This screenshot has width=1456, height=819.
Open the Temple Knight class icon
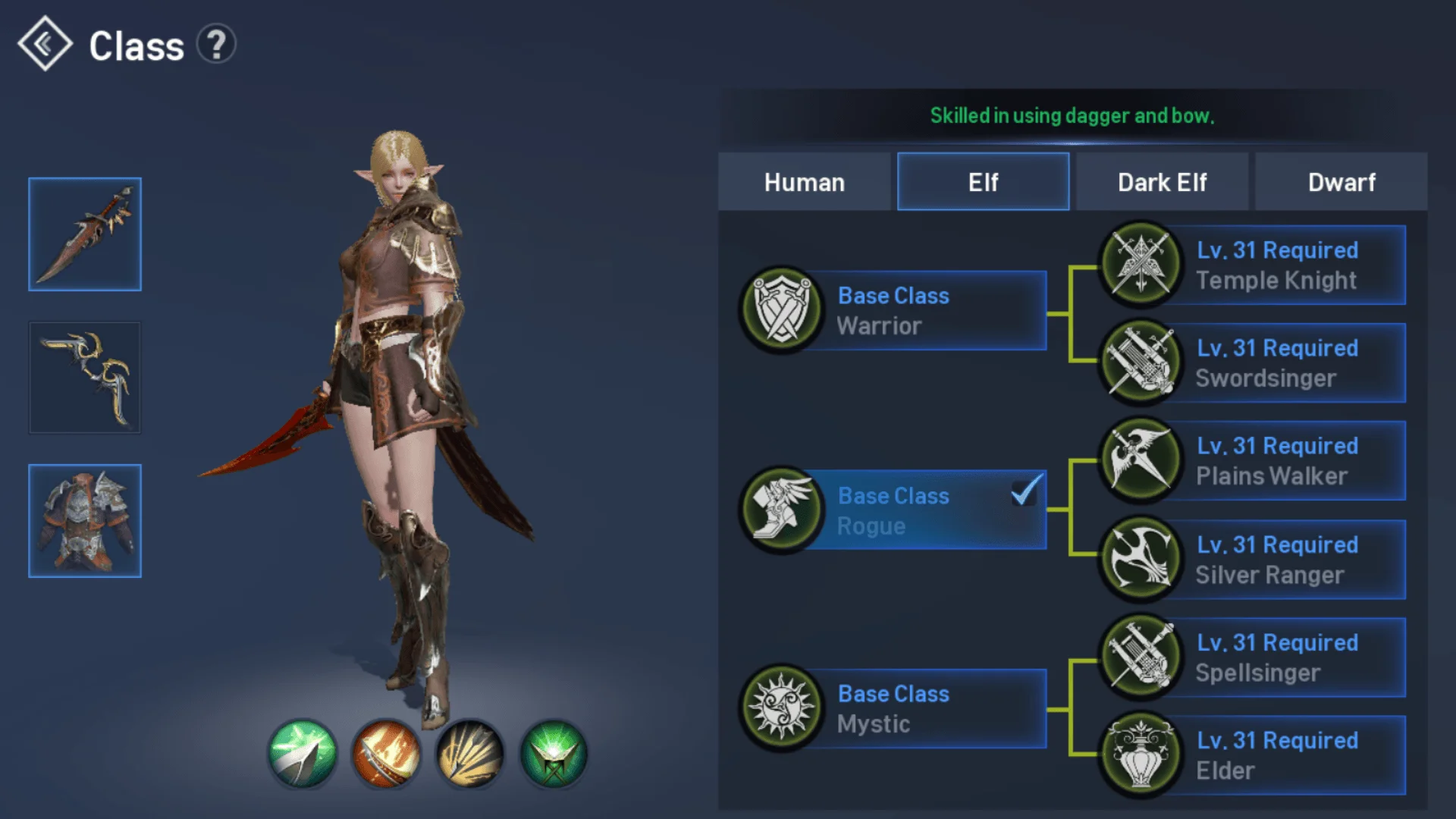[x=1140, y=264]
